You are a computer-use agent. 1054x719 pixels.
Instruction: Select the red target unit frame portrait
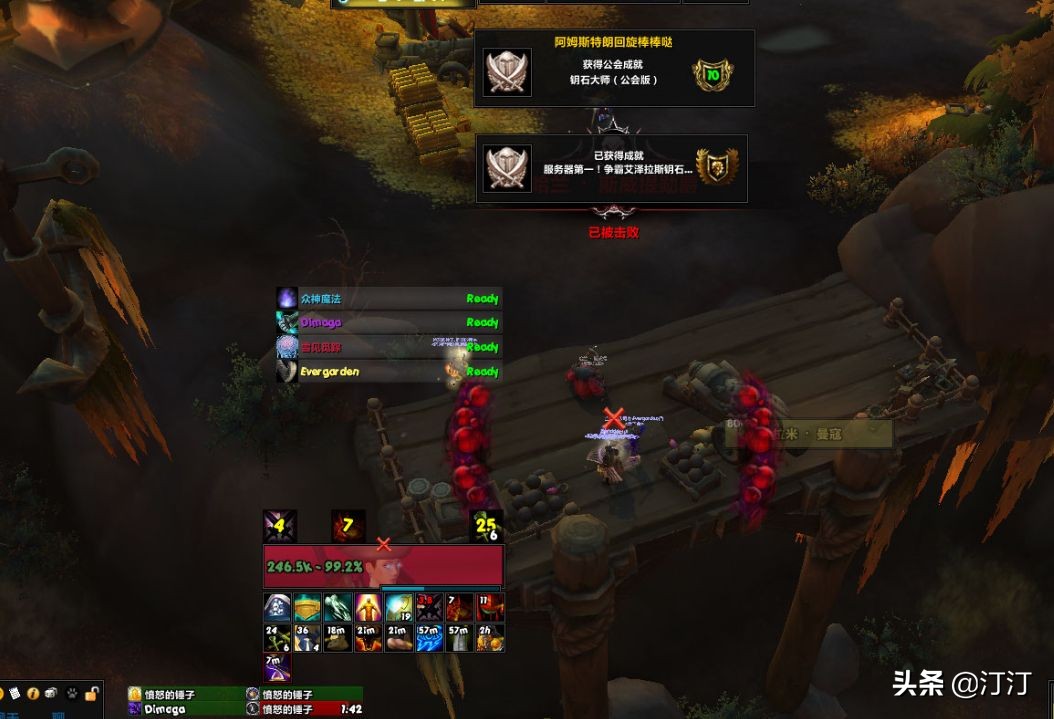click(383, 567)
